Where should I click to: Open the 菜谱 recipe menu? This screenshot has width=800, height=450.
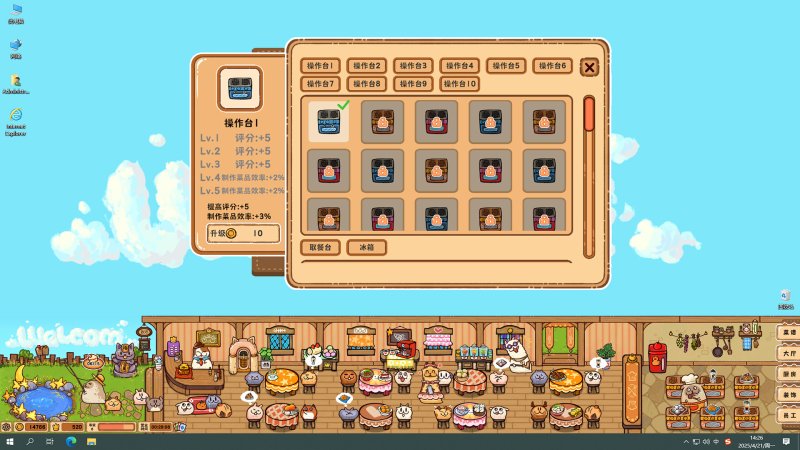(789, 332)
